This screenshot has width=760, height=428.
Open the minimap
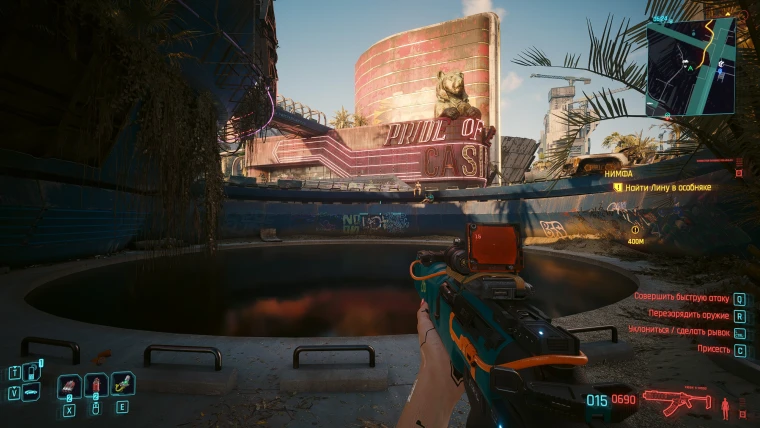click(690, 65)
